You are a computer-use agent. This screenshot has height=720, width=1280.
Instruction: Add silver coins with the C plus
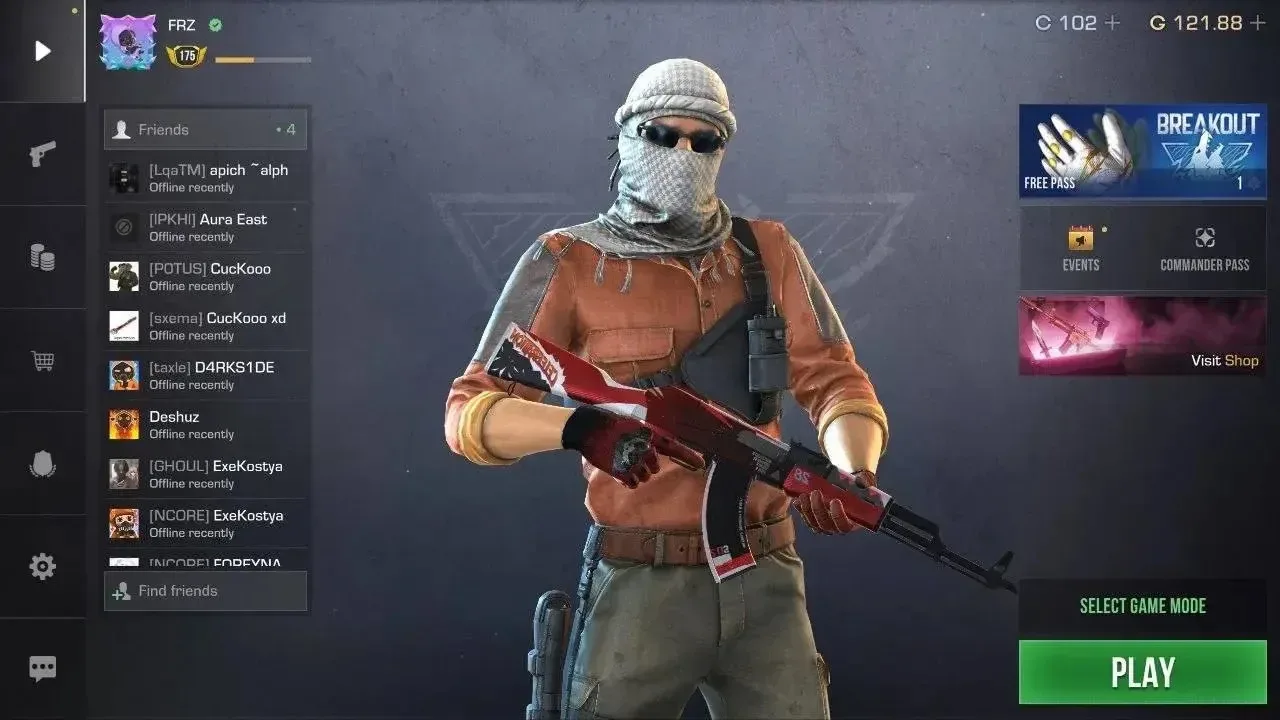pyautogui.click(x=1112, y=23)
